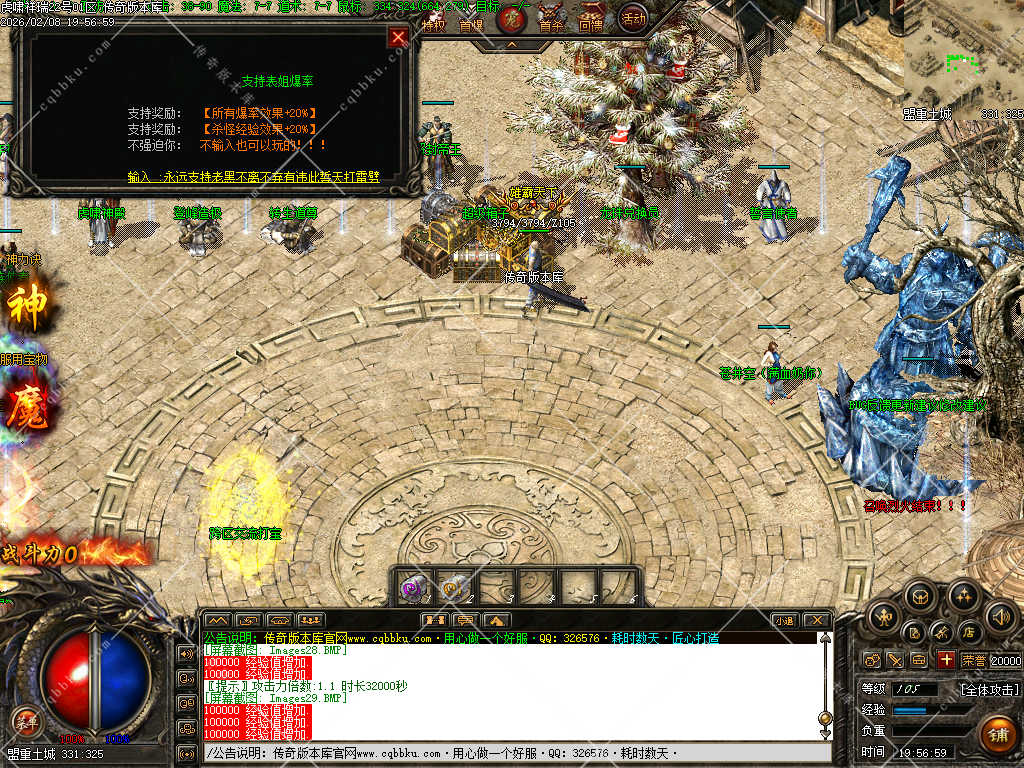1024x768 pixels.
Task: Close the support reward dialog
Action: pos(398,38)
